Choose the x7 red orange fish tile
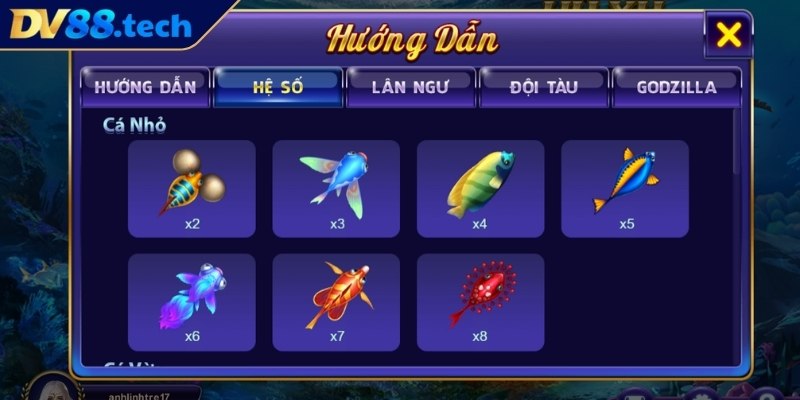 pos(336,301)
